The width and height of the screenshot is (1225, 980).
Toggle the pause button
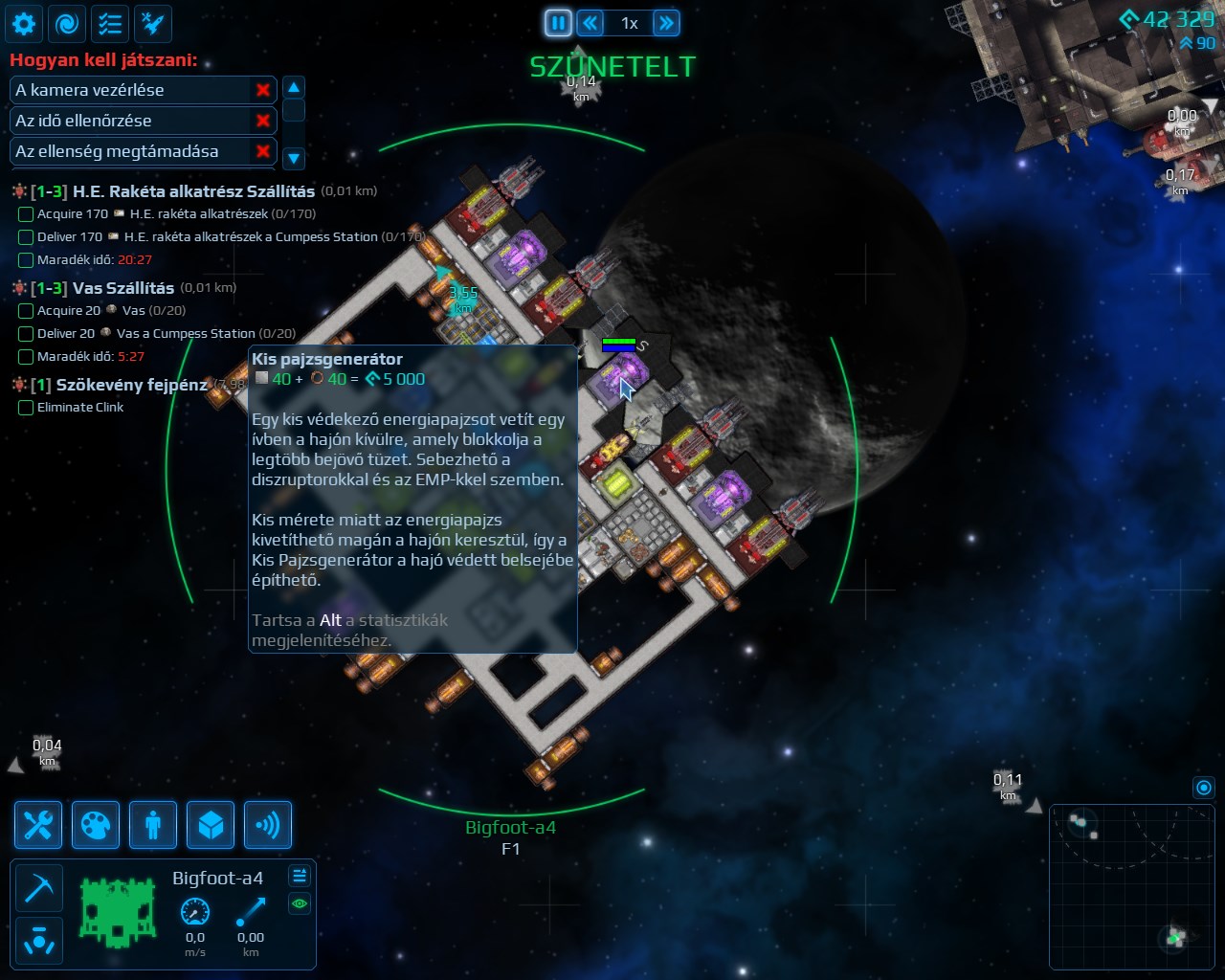558,23
